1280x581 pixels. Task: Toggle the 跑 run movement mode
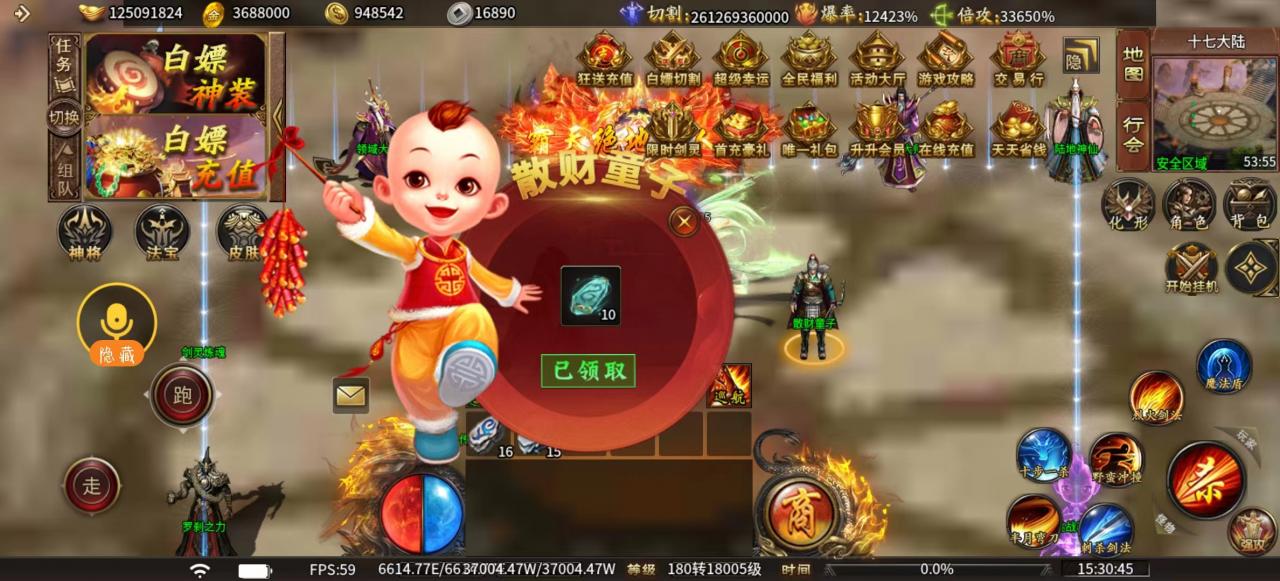182,395
